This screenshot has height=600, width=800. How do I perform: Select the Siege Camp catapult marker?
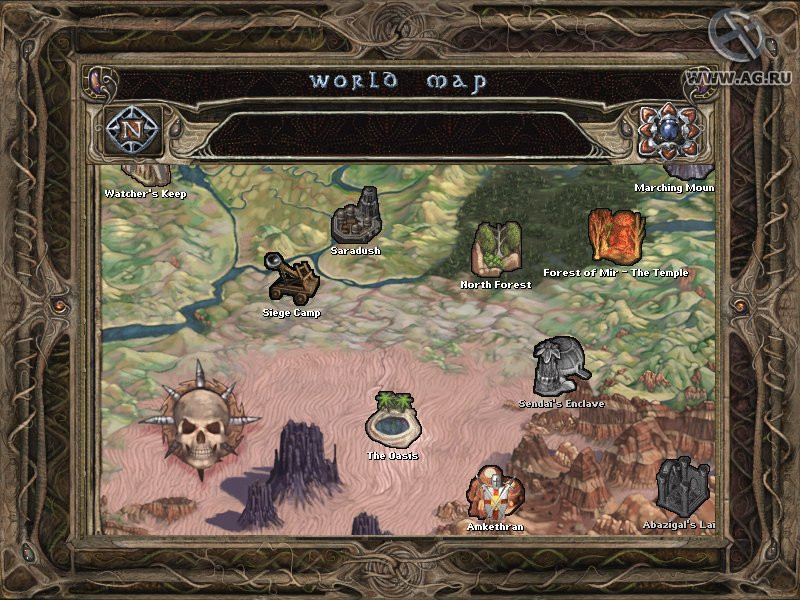tap(291, 277)
